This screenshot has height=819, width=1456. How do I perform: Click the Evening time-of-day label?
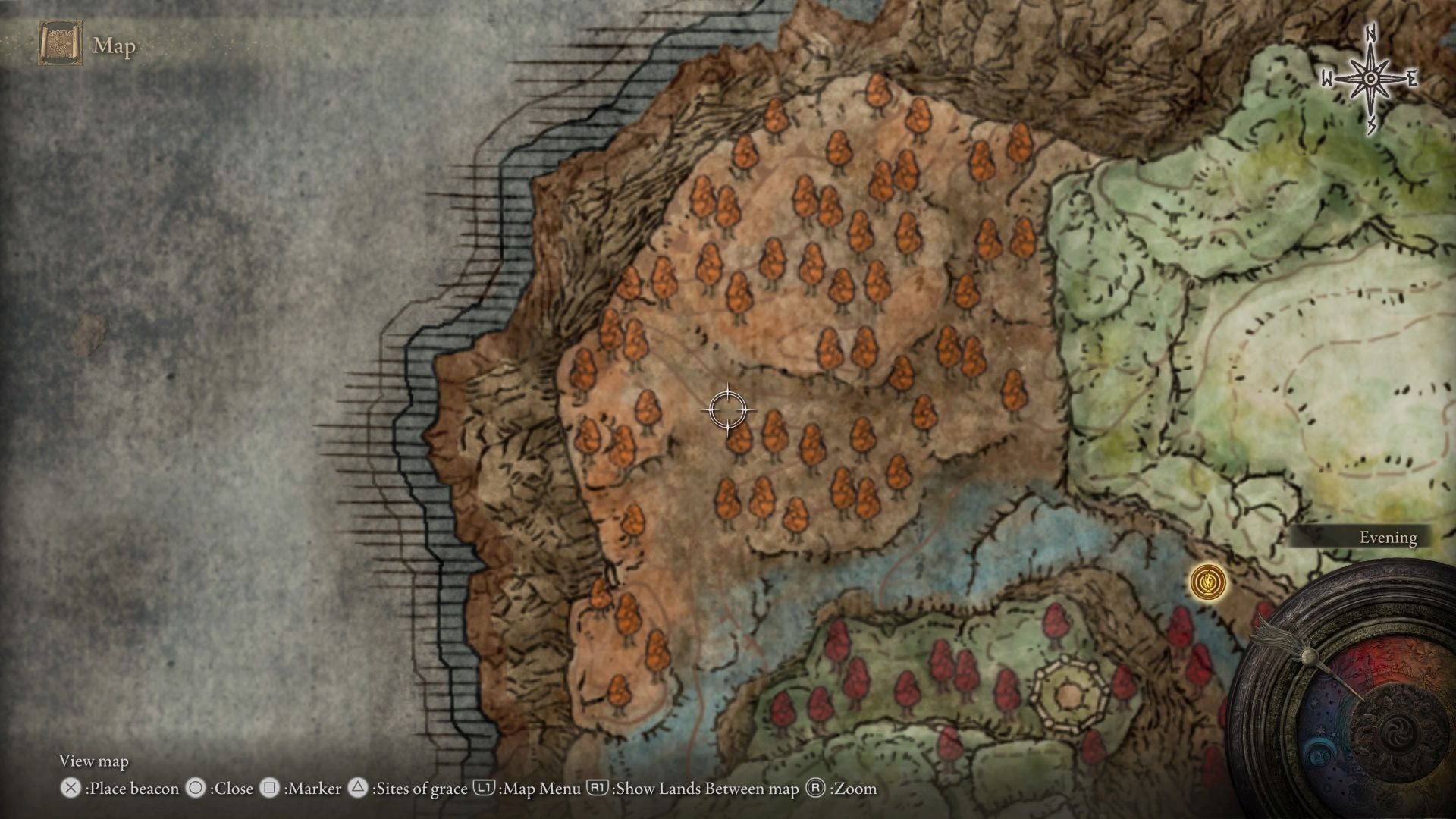click(1388, 538)
